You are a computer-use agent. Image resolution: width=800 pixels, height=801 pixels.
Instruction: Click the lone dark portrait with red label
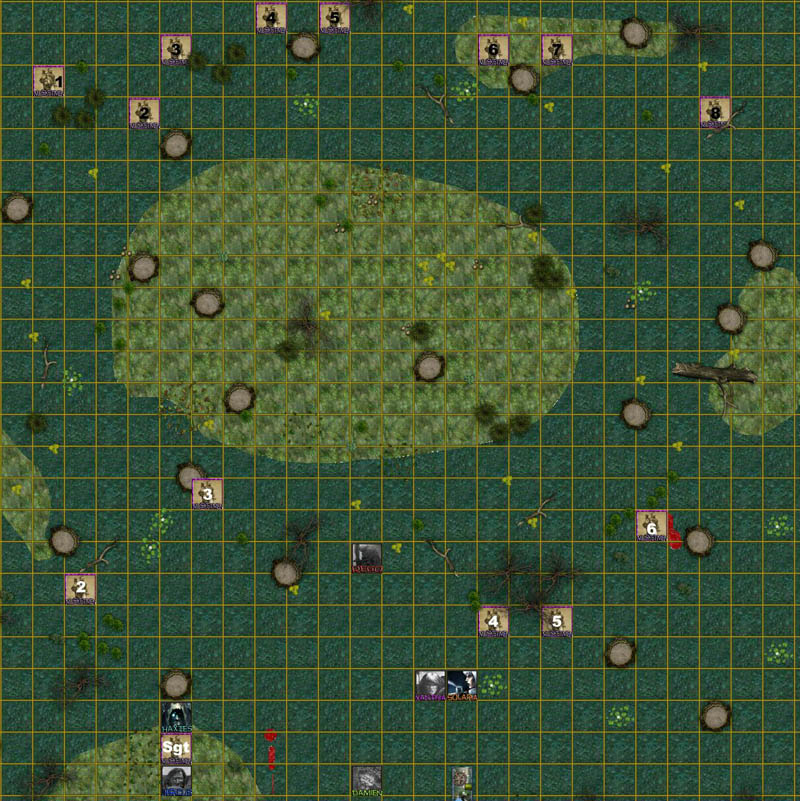[366, 557]
